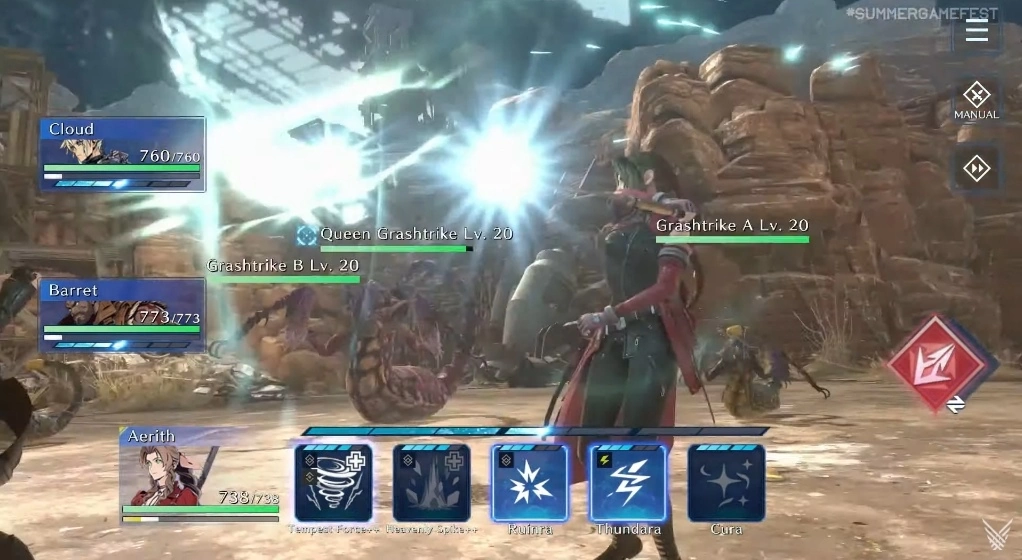Cast the Thundara spell
The height and width of the screenshot is (560, 1022).
(628, 483)
